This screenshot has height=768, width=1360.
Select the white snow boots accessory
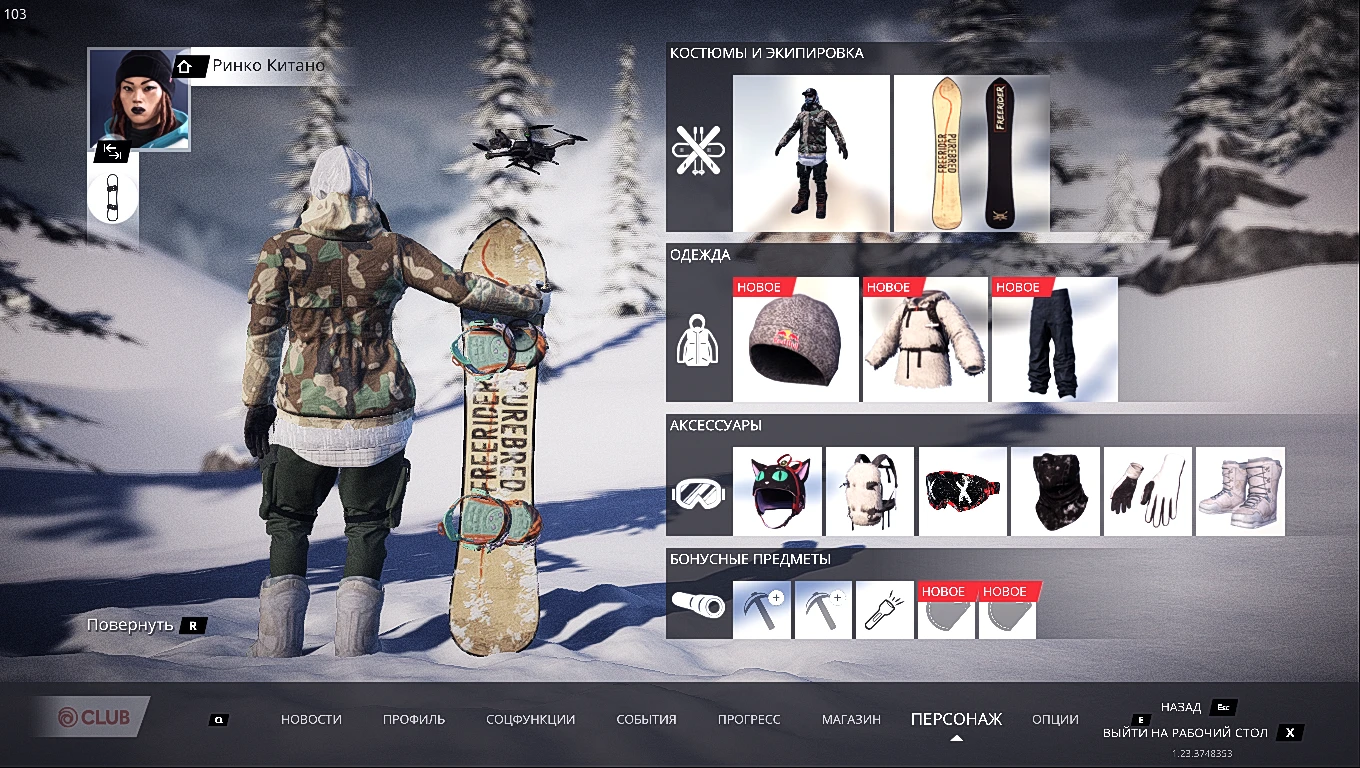click(x=1239, y=491)
